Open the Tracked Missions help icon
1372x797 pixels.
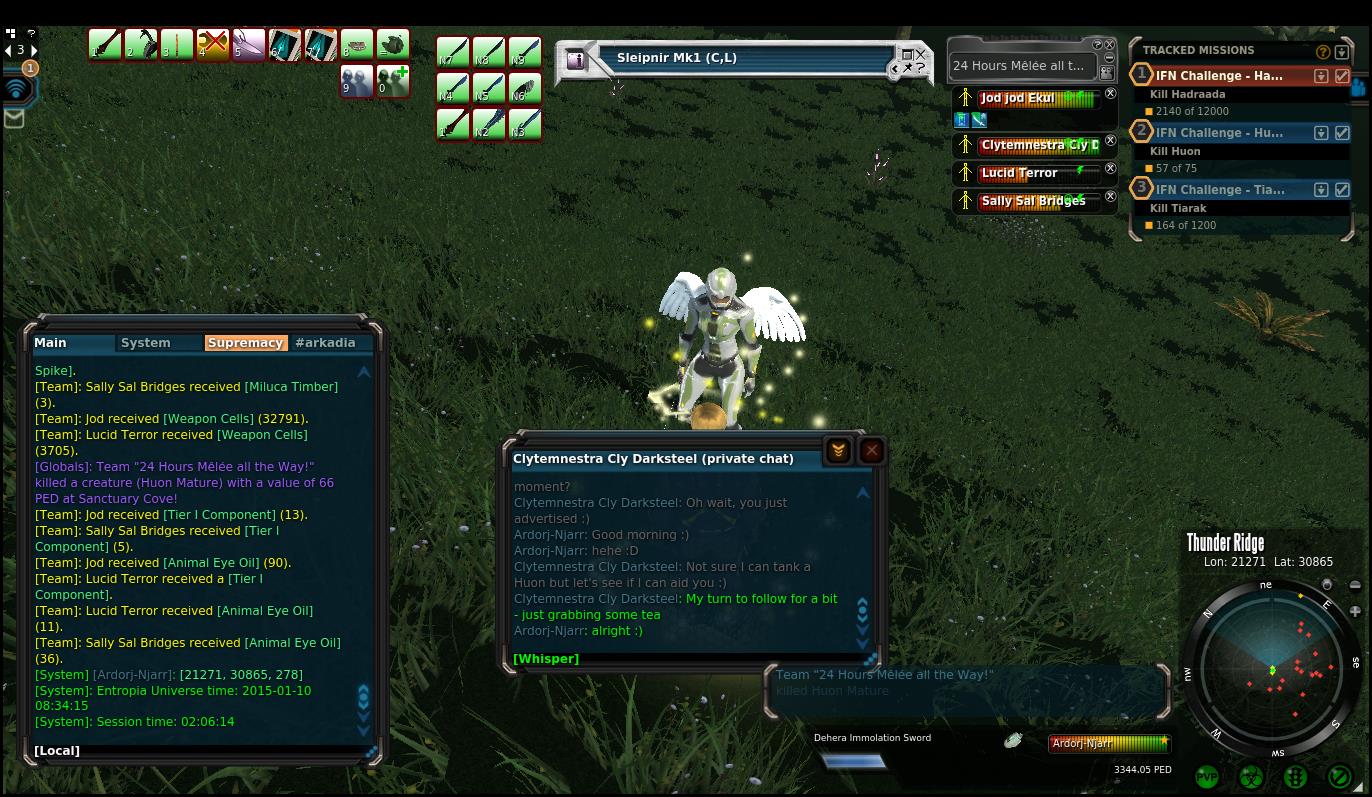tap(1323, 52)
